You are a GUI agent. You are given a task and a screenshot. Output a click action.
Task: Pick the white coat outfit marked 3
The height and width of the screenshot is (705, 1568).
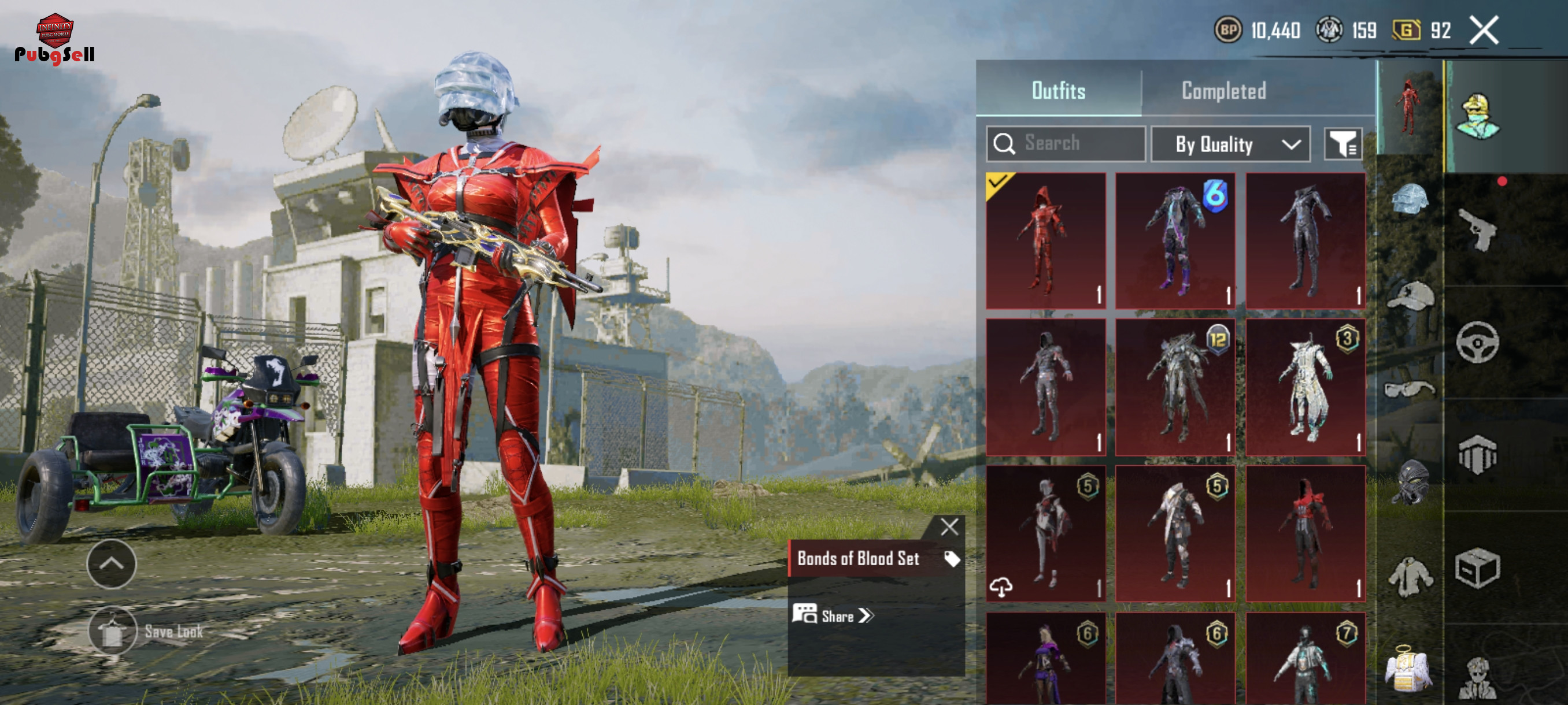click(1305, 387)
